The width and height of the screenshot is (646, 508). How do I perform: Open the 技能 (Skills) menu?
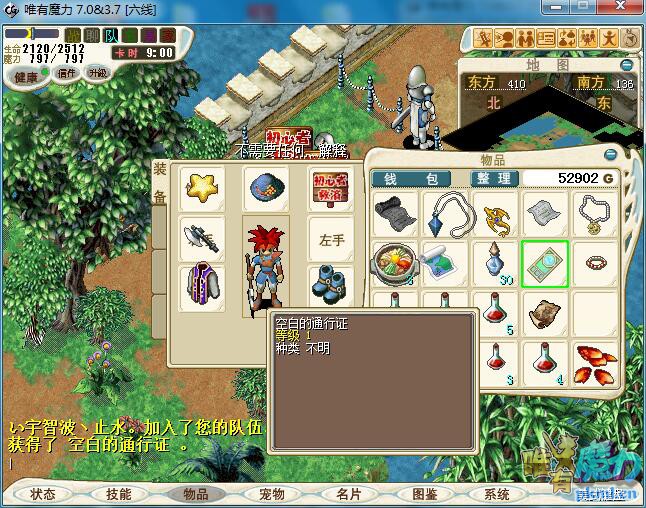119,494
